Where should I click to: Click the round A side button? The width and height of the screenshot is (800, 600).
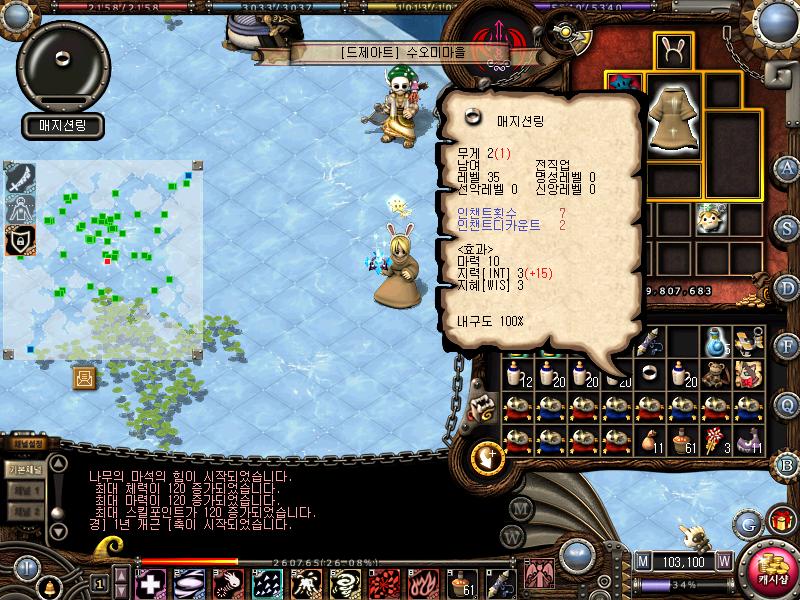coord(787,167)
